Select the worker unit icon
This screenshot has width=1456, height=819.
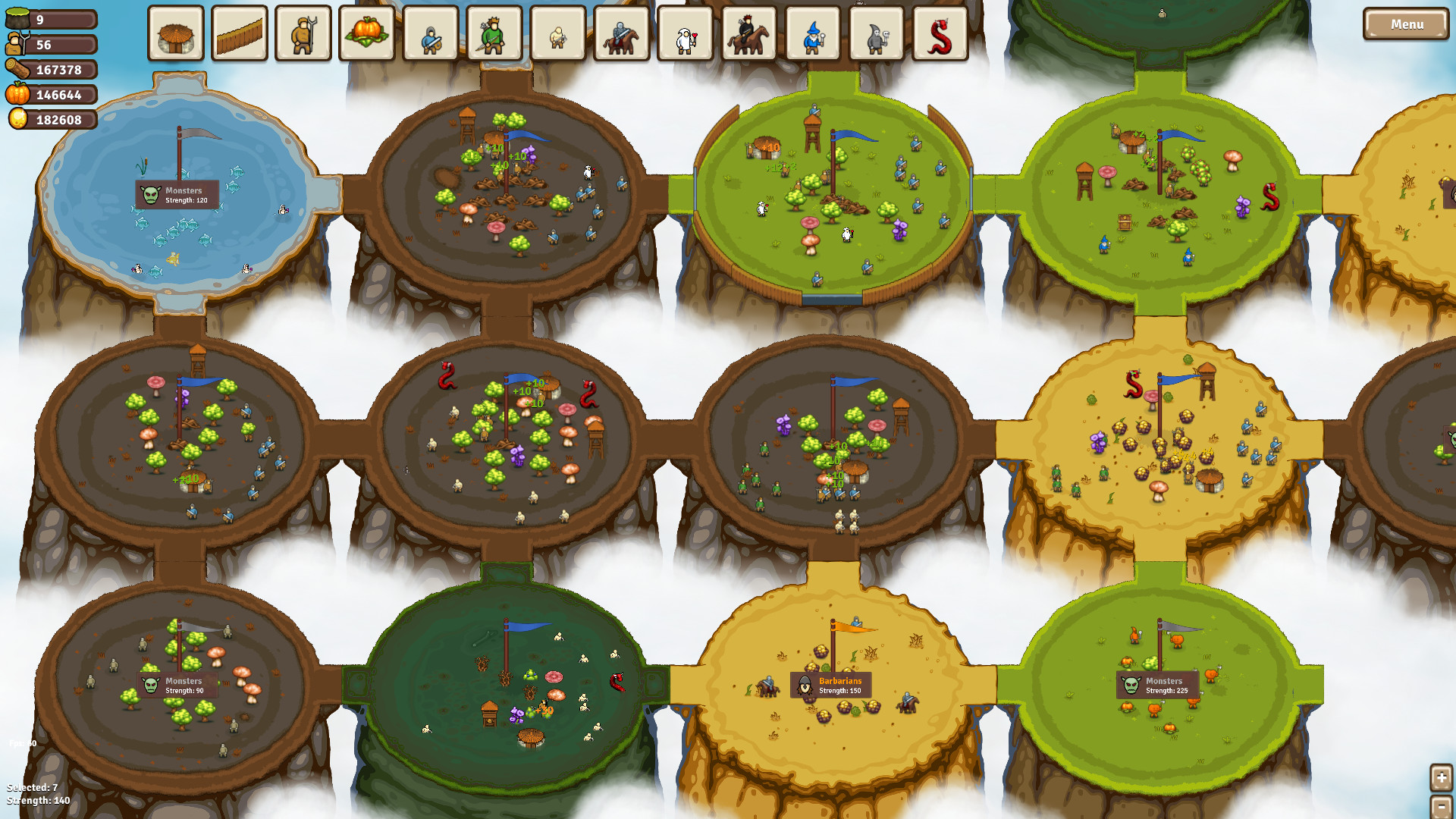(303, 34)
